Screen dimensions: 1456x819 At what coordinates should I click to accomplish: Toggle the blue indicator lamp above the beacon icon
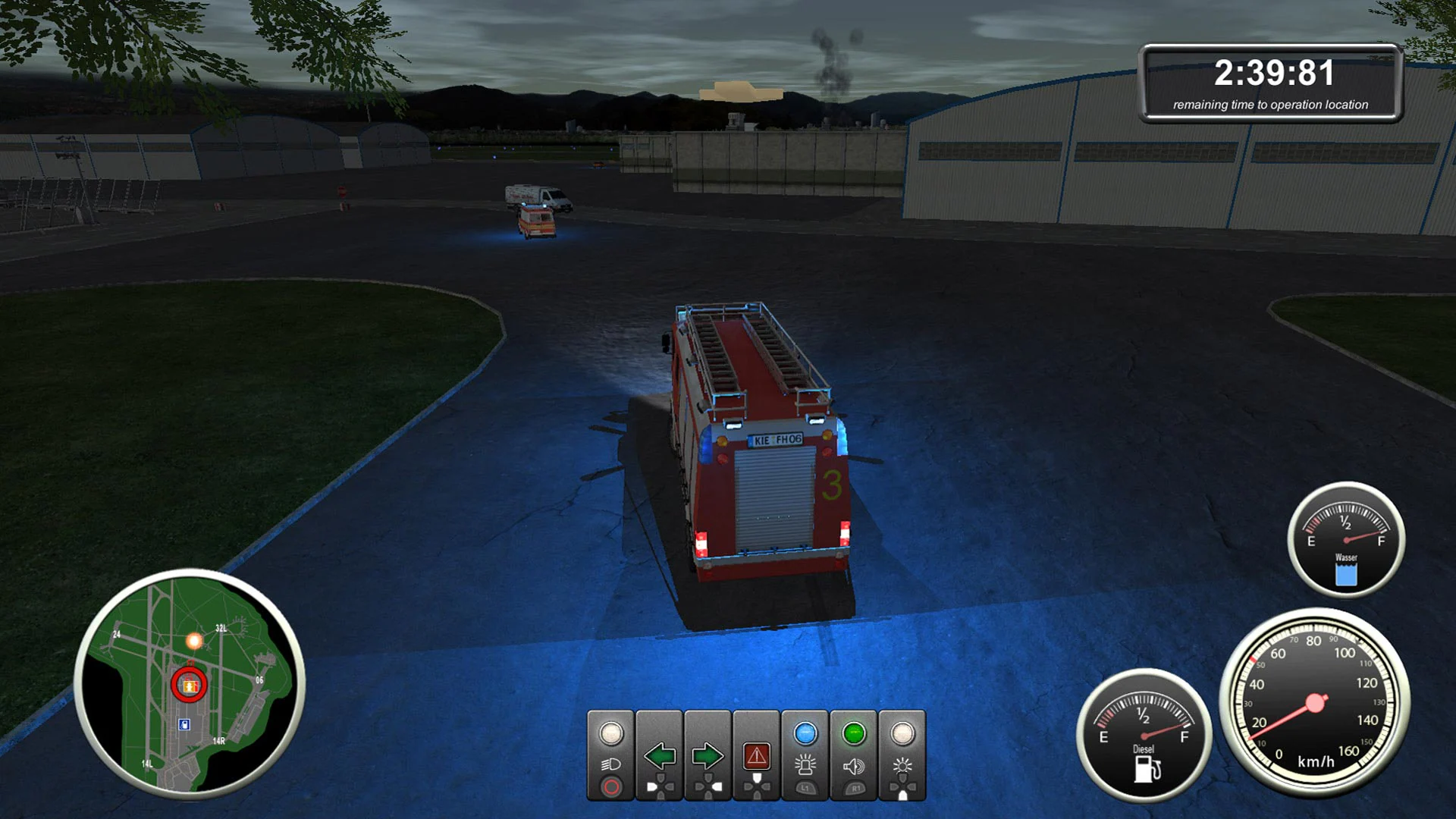pos(805,734)
